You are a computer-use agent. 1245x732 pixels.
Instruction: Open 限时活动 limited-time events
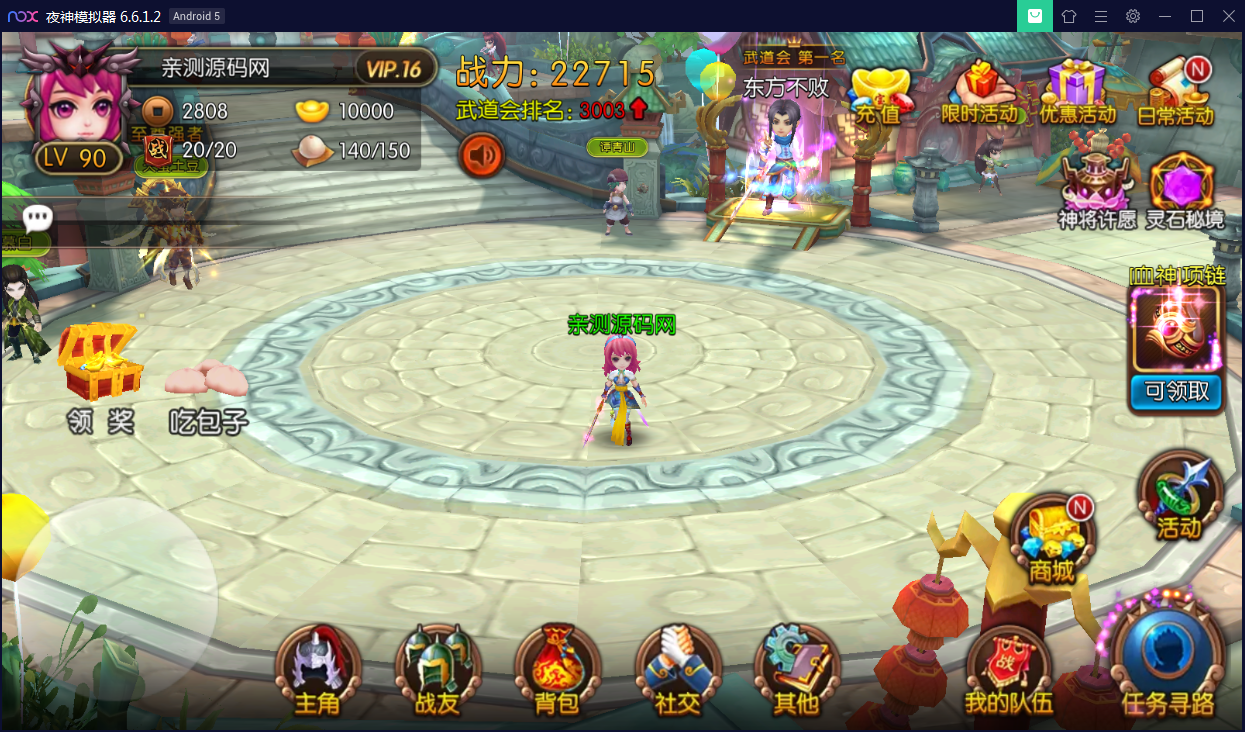(979, 93)
